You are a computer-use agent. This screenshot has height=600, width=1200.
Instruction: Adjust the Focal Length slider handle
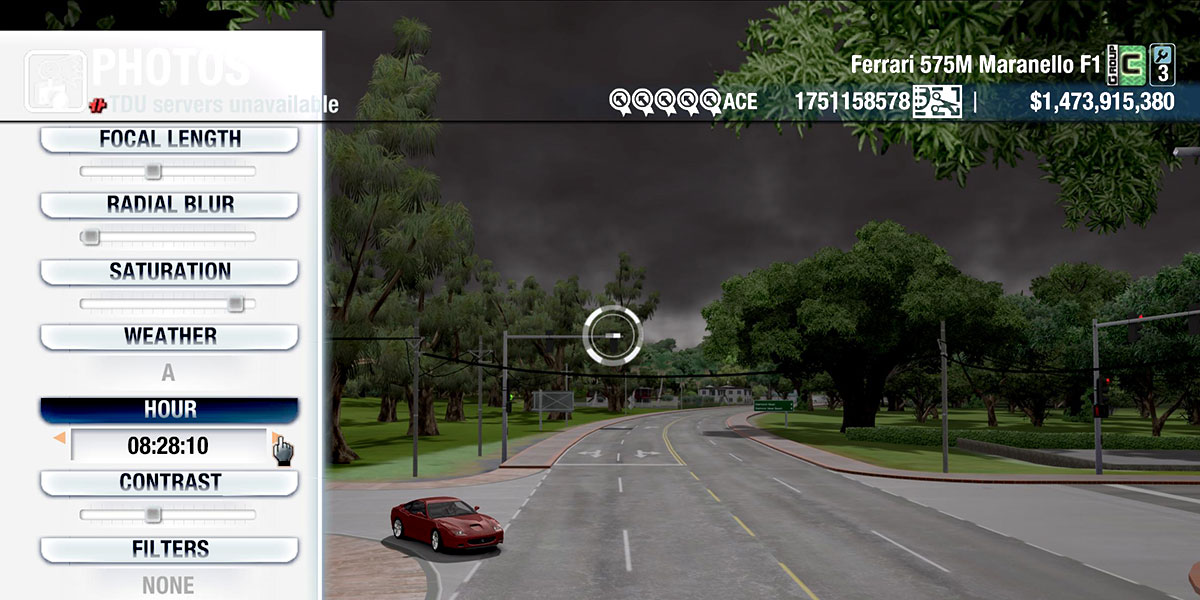pos(152,171)
